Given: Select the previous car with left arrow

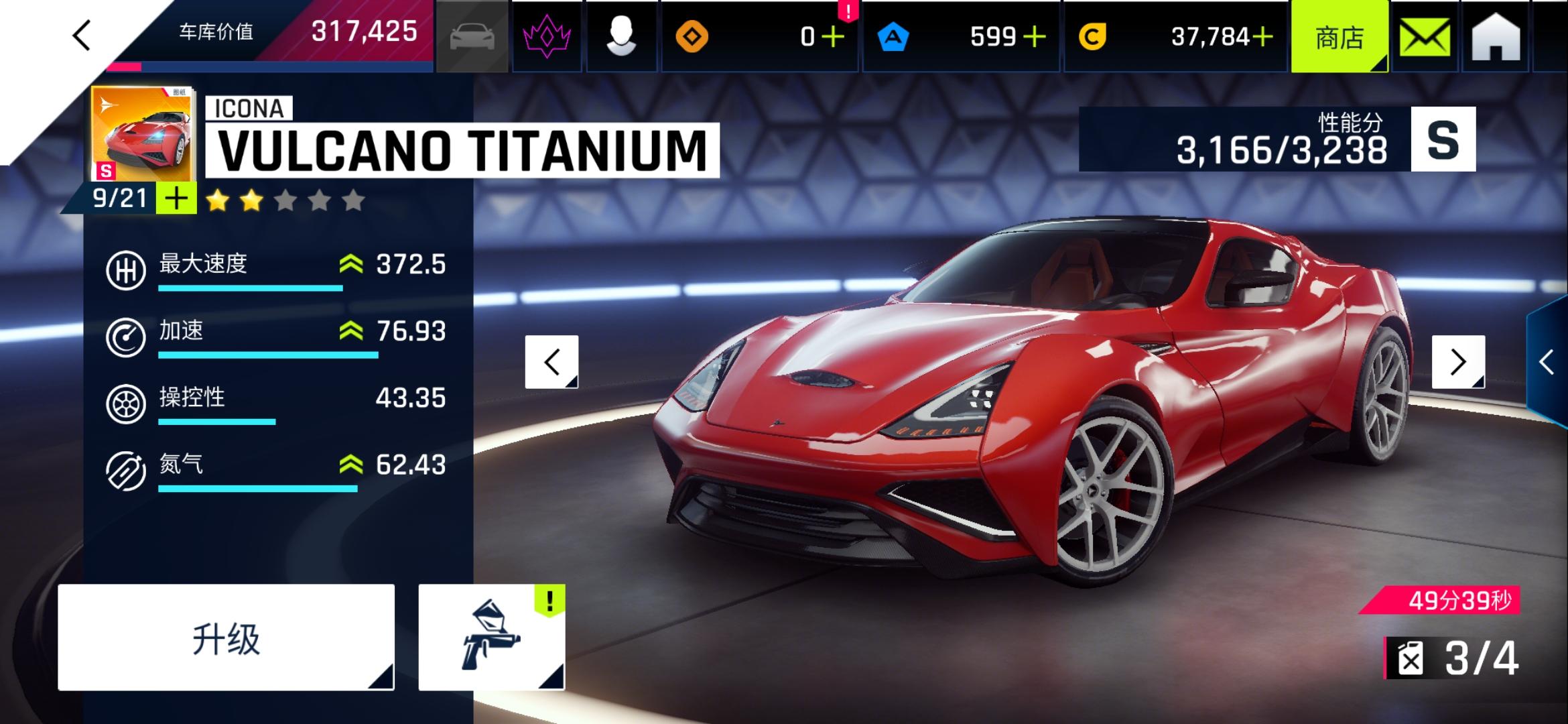Looking at the screenshot, I should (x=551, y=363).
